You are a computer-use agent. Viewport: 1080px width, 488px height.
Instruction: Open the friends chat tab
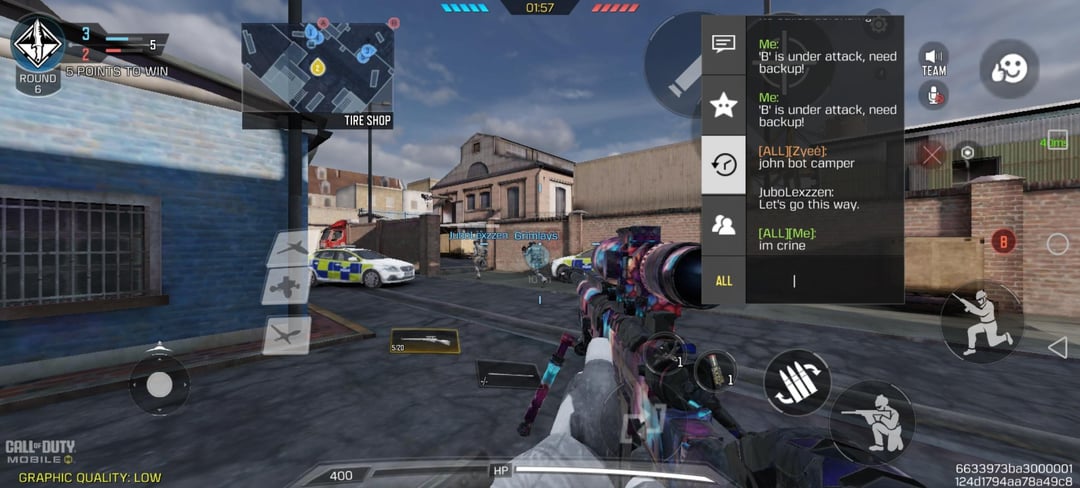click(723, 225)
